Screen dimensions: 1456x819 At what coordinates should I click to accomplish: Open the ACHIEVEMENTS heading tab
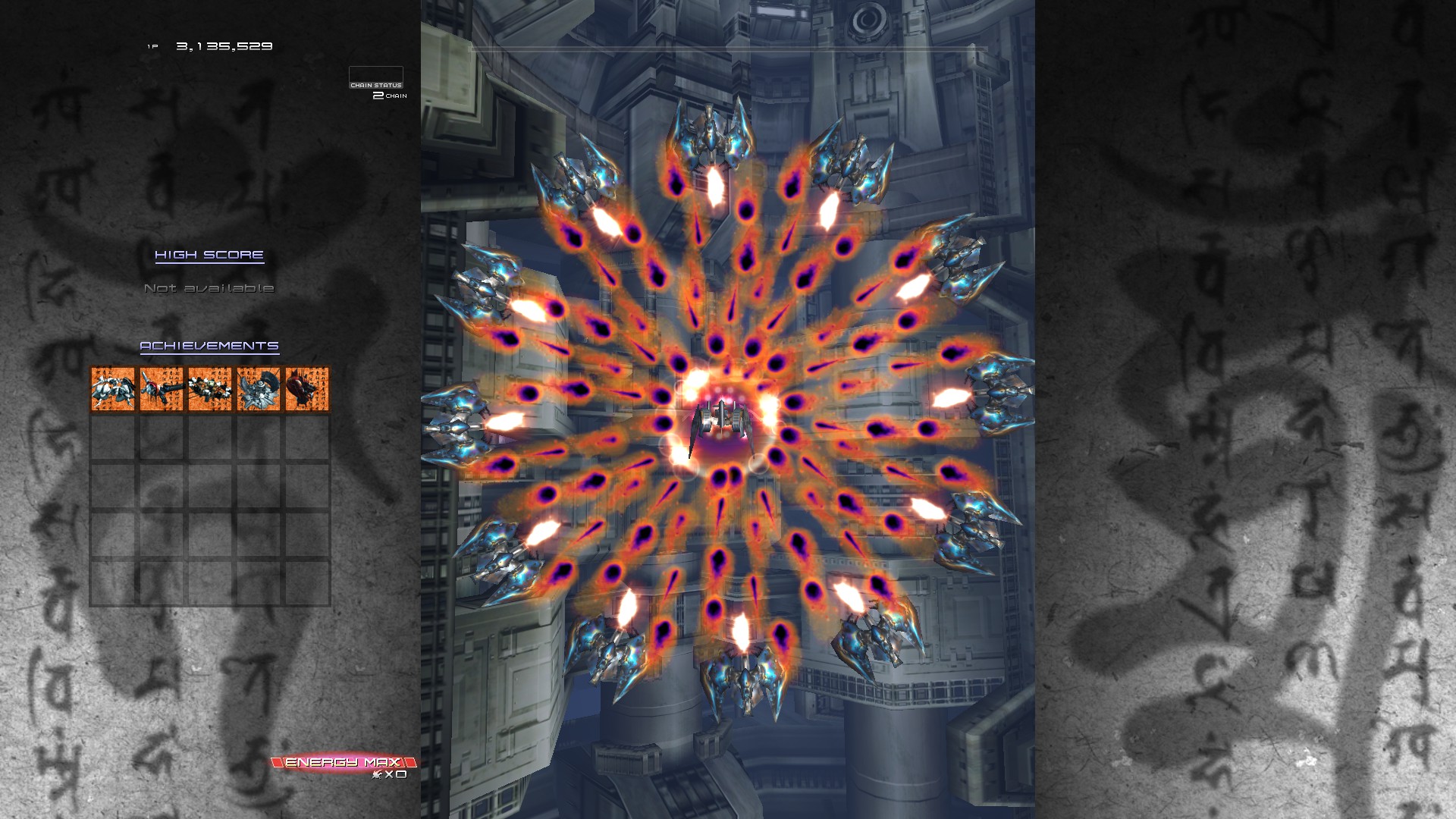pos(209,345)
